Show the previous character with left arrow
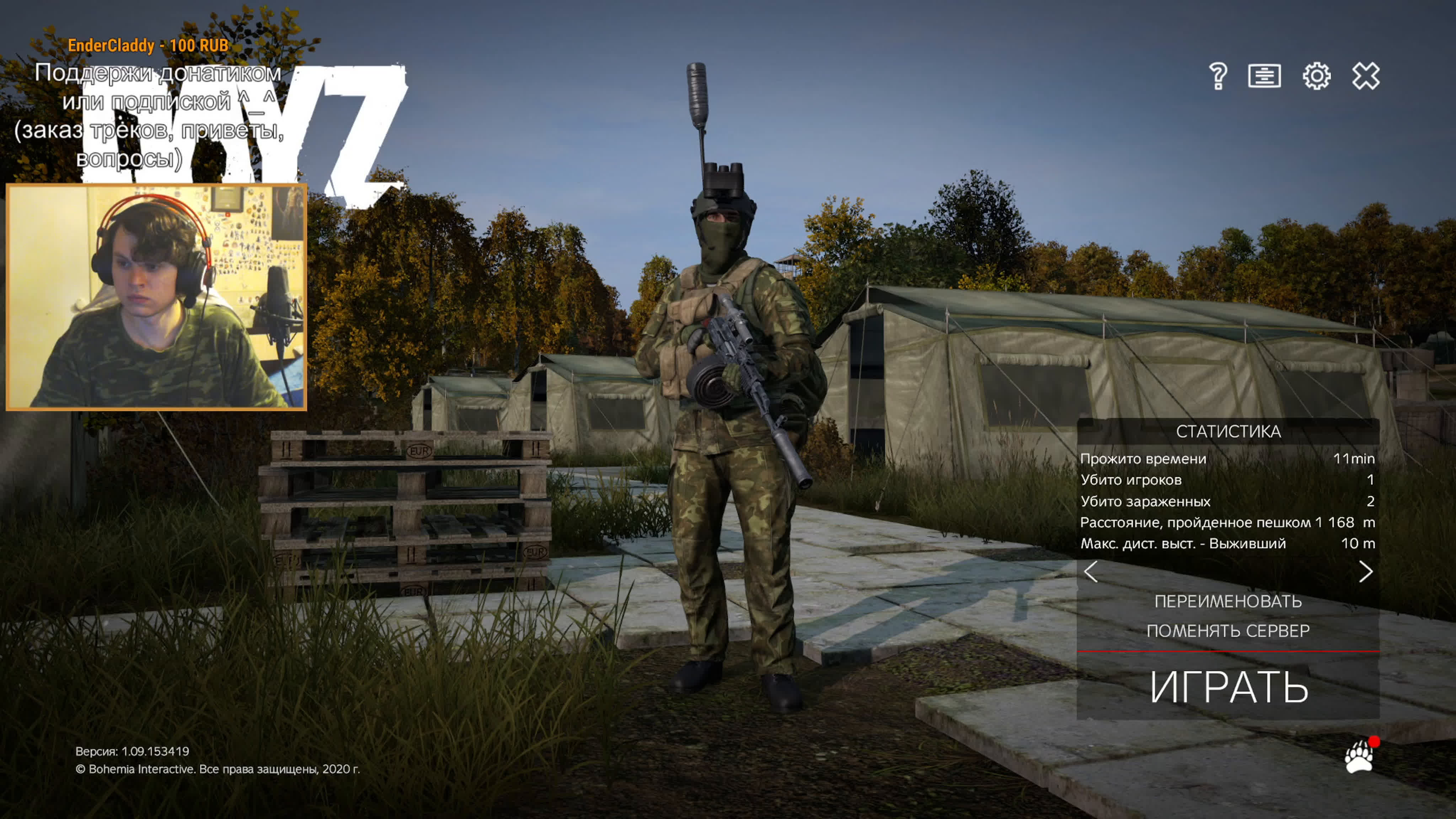This screenshot has height=819, width=1456. tap(1091, 572)
